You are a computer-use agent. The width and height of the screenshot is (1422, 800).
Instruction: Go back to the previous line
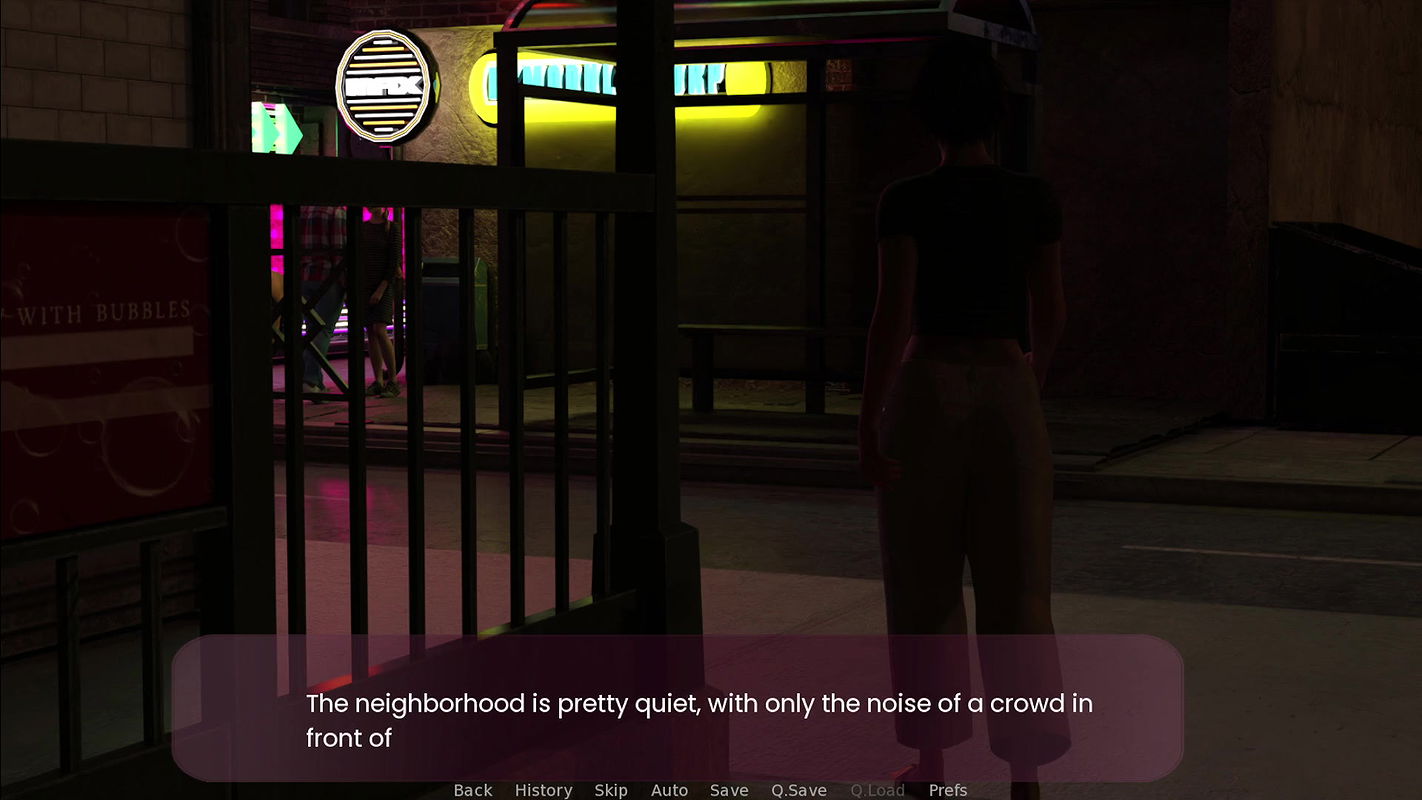[473, 790]
